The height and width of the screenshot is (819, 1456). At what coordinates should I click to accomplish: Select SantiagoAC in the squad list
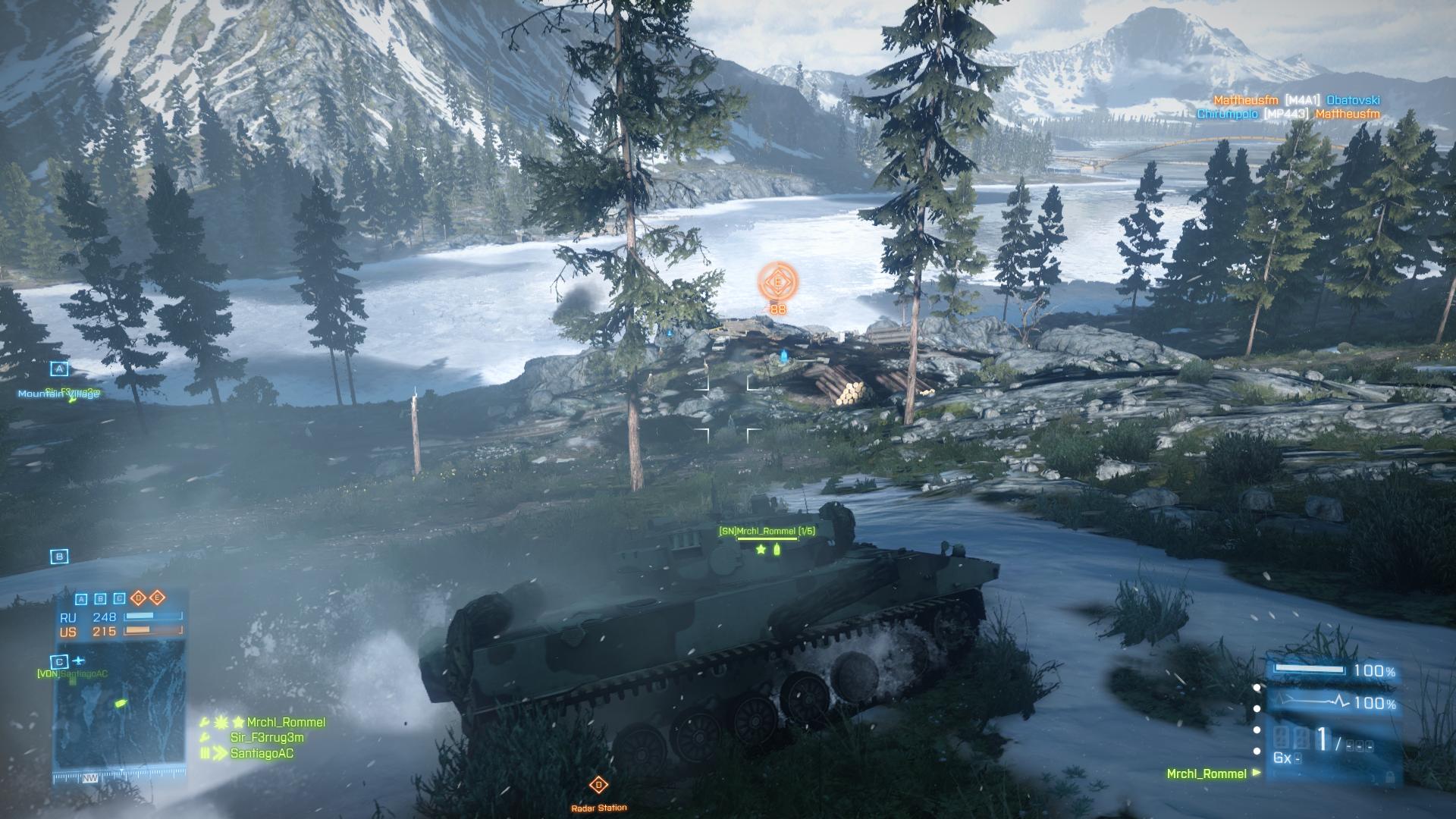(x=262, y=754)
